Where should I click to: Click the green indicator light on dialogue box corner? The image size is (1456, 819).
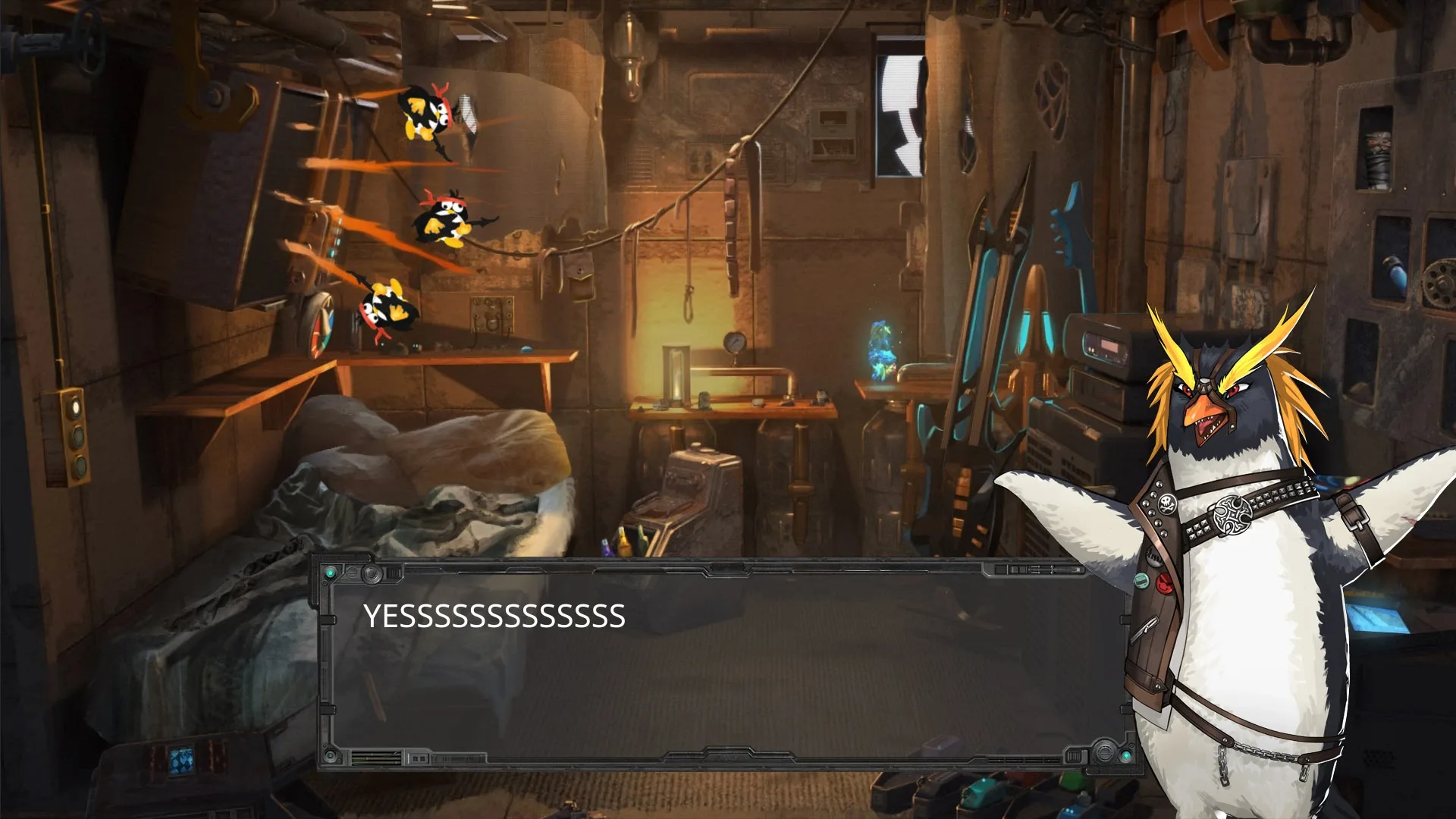point(331,572)
